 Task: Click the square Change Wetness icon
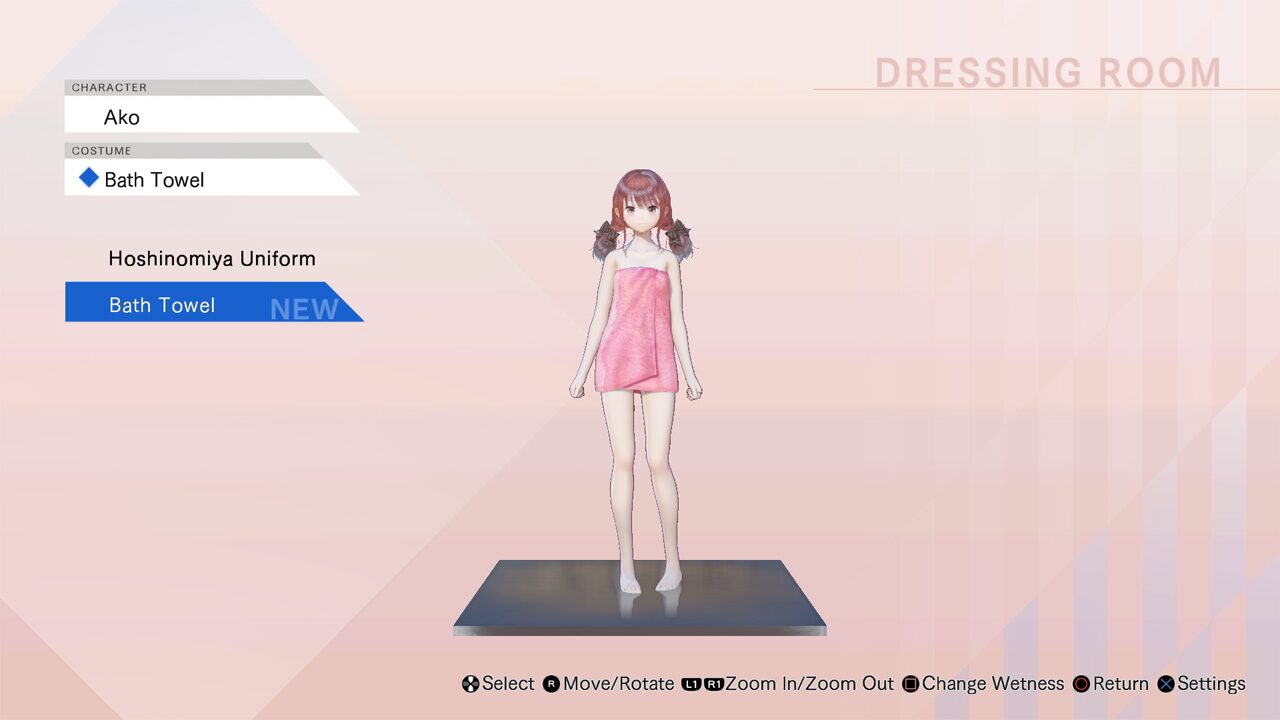(908, 684)
